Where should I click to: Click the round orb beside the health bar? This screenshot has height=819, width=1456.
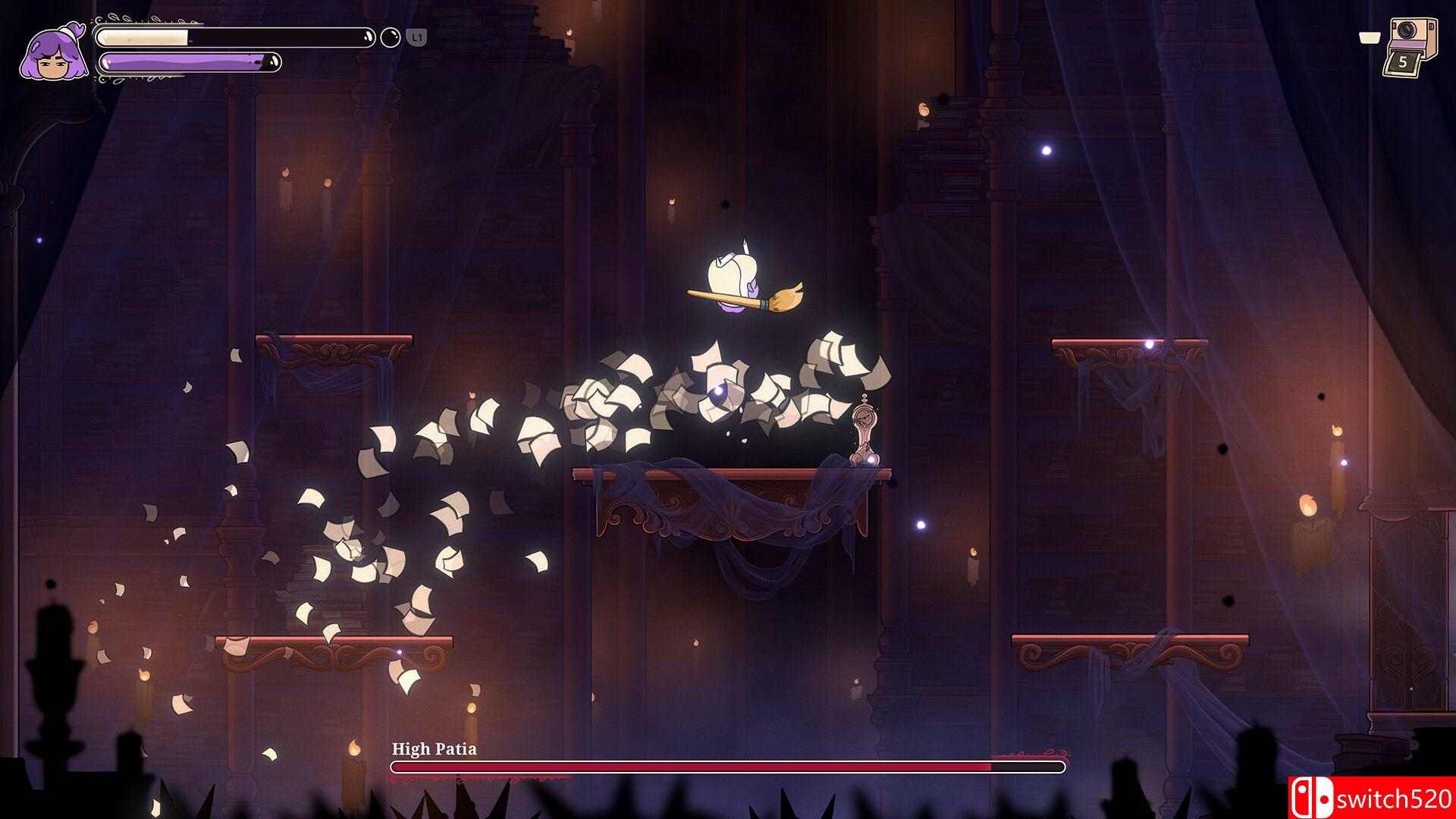coord(391,37)
